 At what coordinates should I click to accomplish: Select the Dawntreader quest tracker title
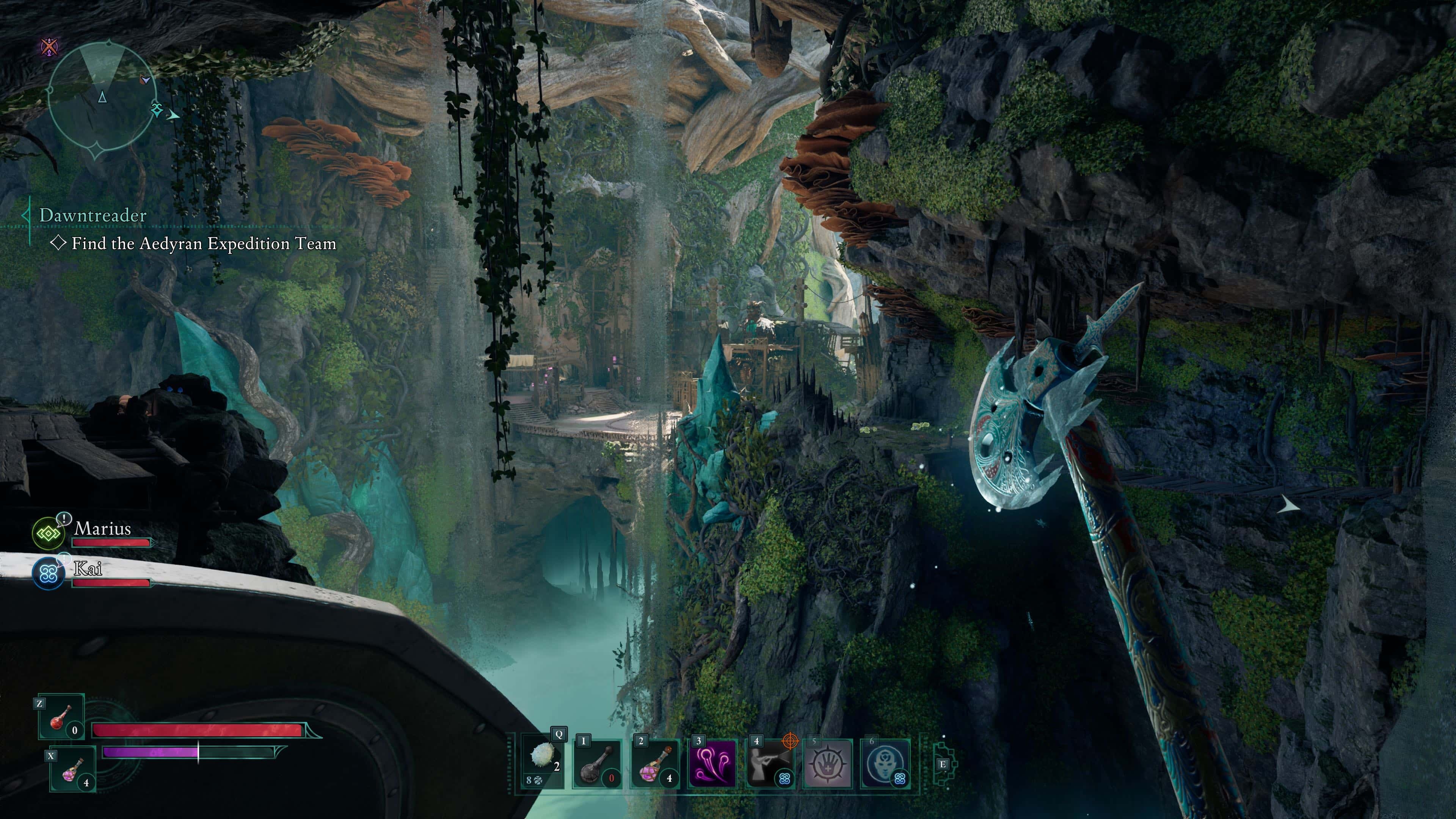[x=93, y=215]
